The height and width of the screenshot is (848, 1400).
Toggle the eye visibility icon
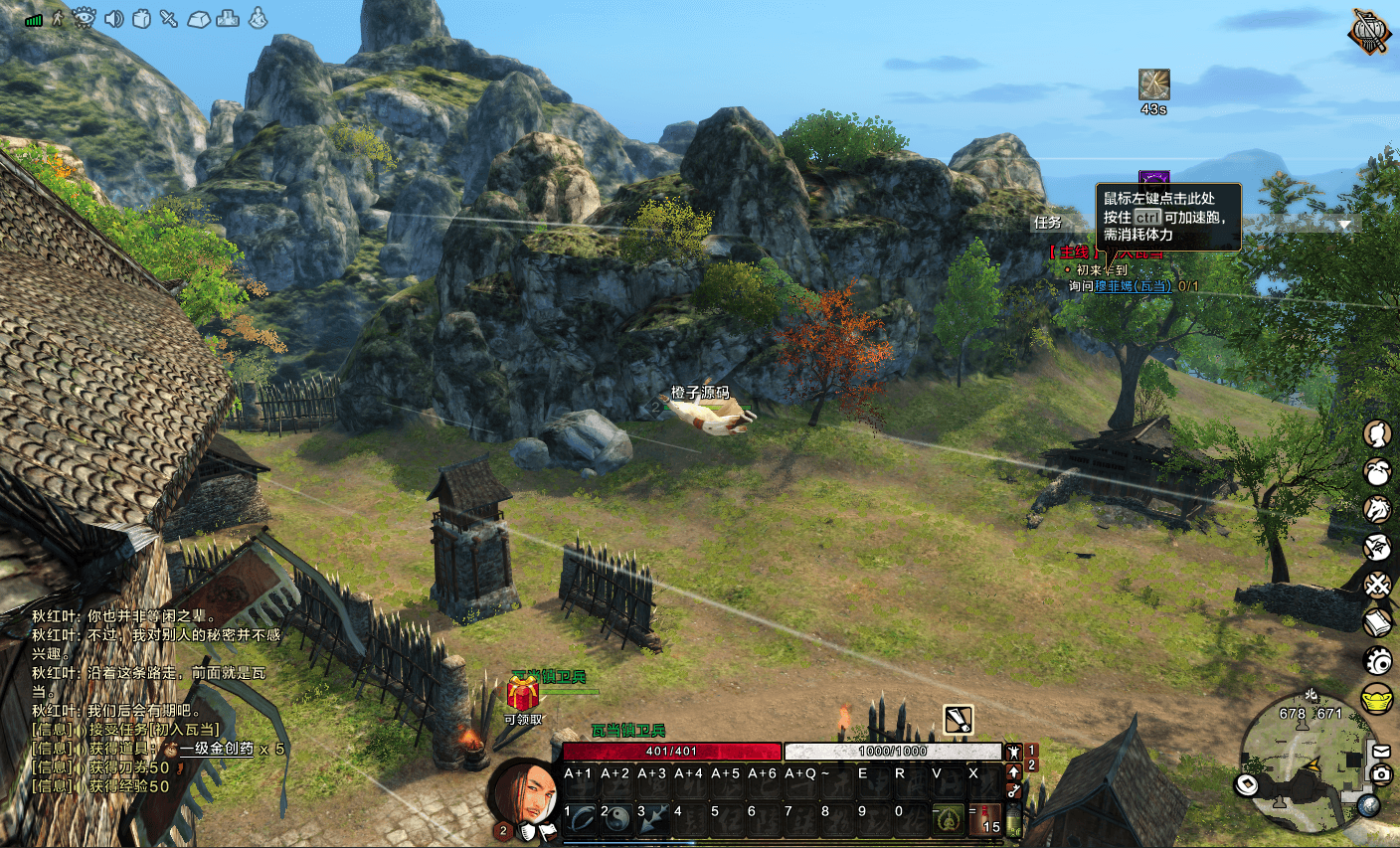coord(85,18)
